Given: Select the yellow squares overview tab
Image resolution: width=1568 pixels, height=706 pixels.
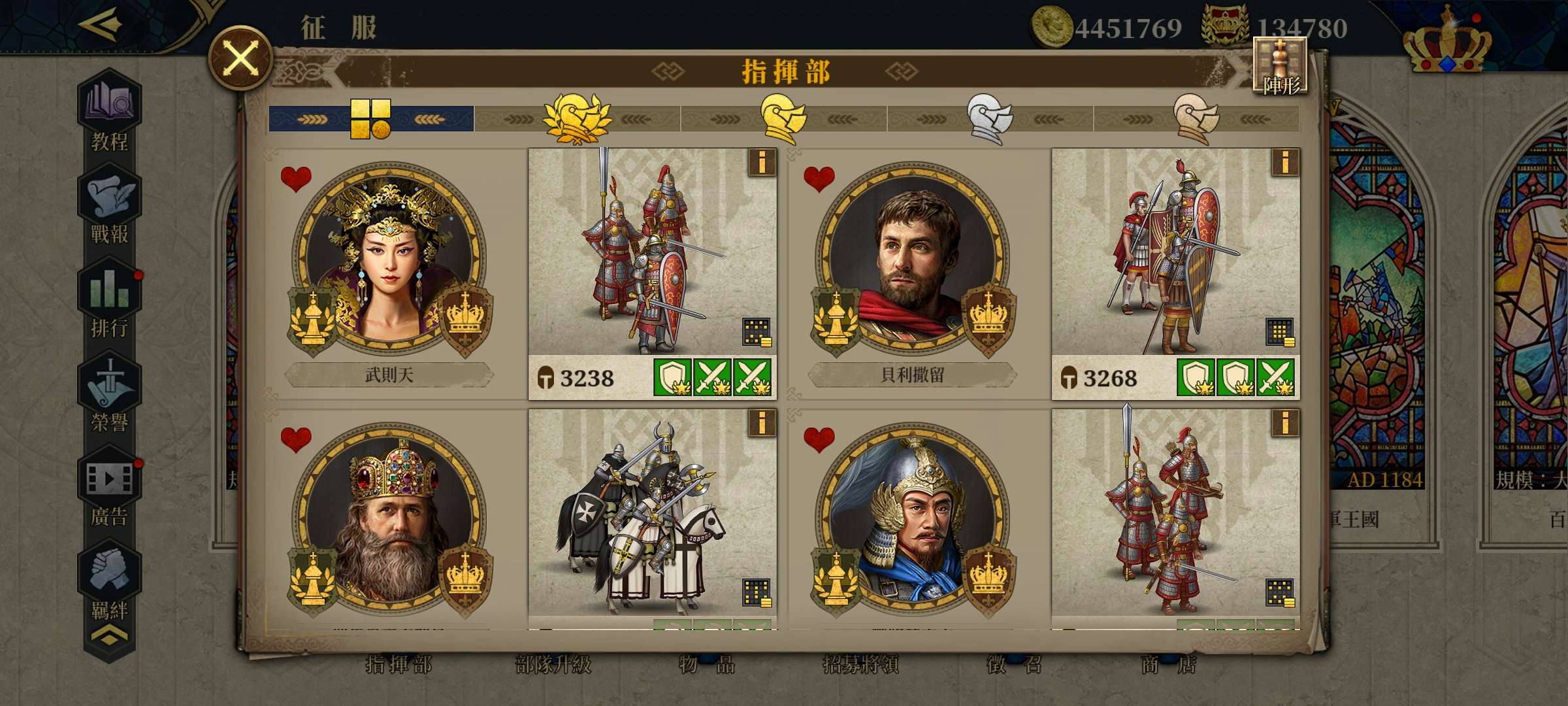Looking at the screenshot, I should point(370,119).
